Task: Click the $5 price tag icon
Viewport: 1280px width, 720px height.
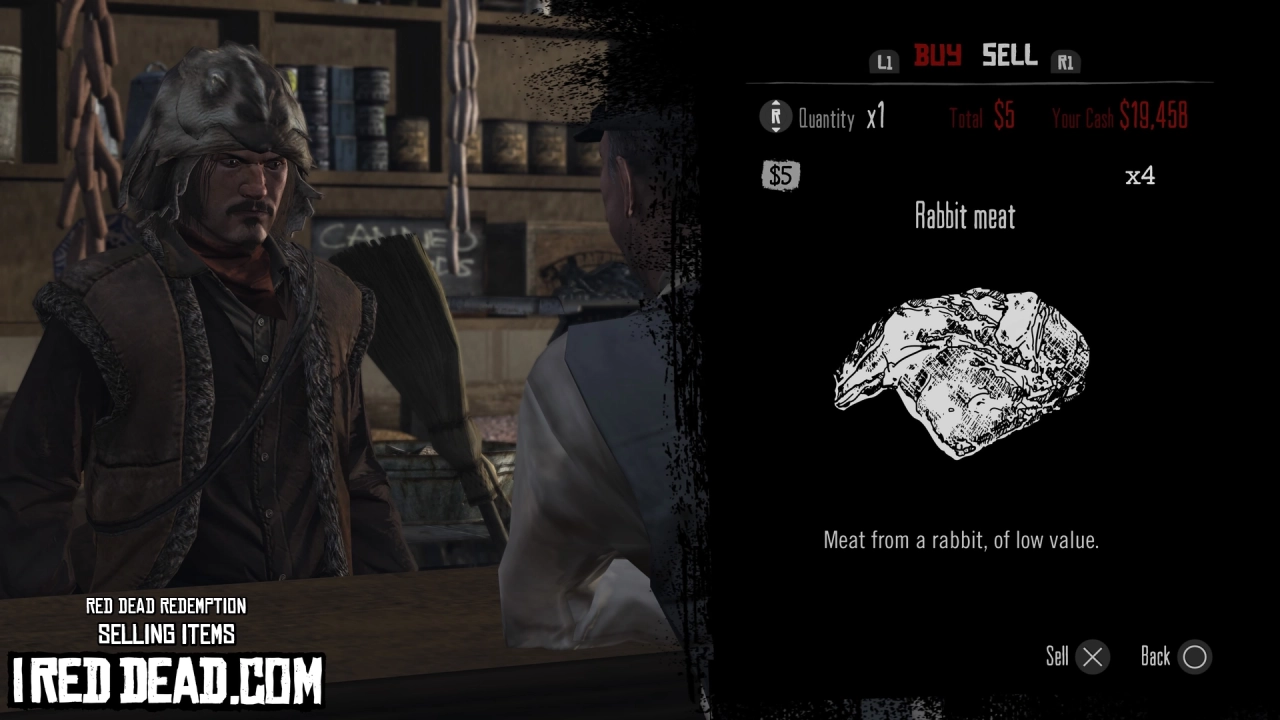Action: (x=780, y=176)
